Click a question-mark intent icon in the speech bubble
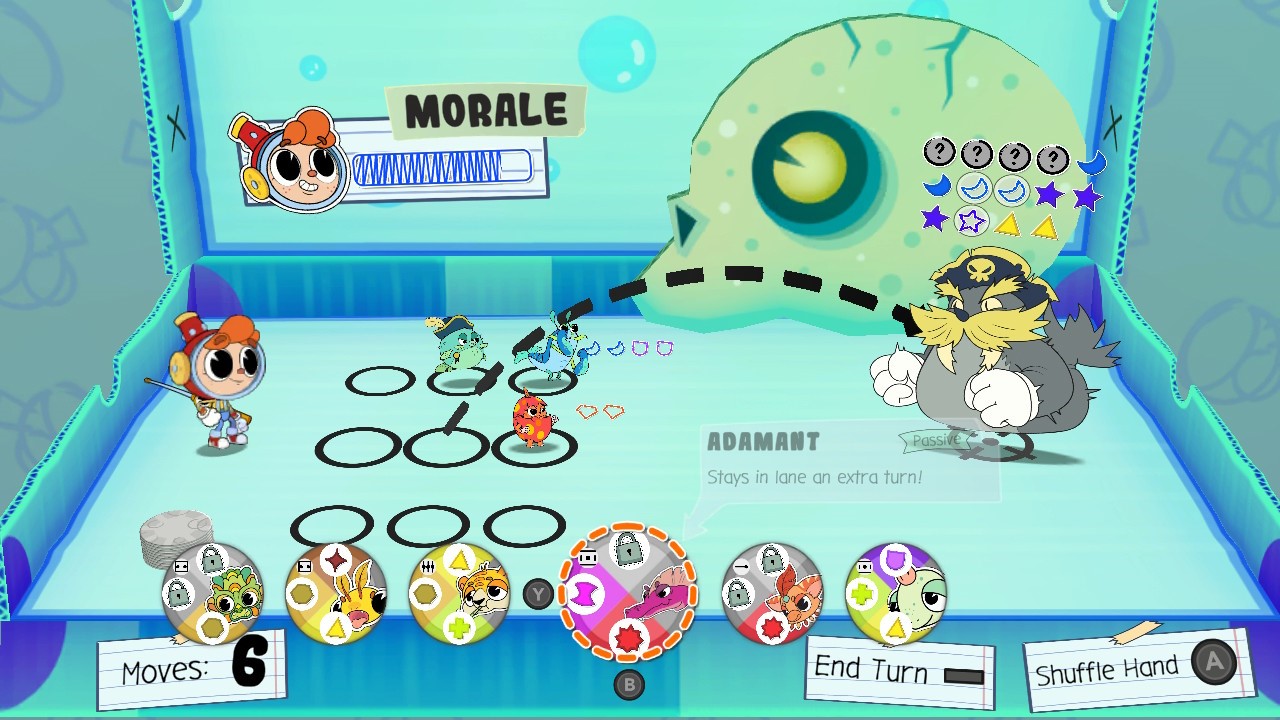The image size is (1280, 720). coord(940,155)
